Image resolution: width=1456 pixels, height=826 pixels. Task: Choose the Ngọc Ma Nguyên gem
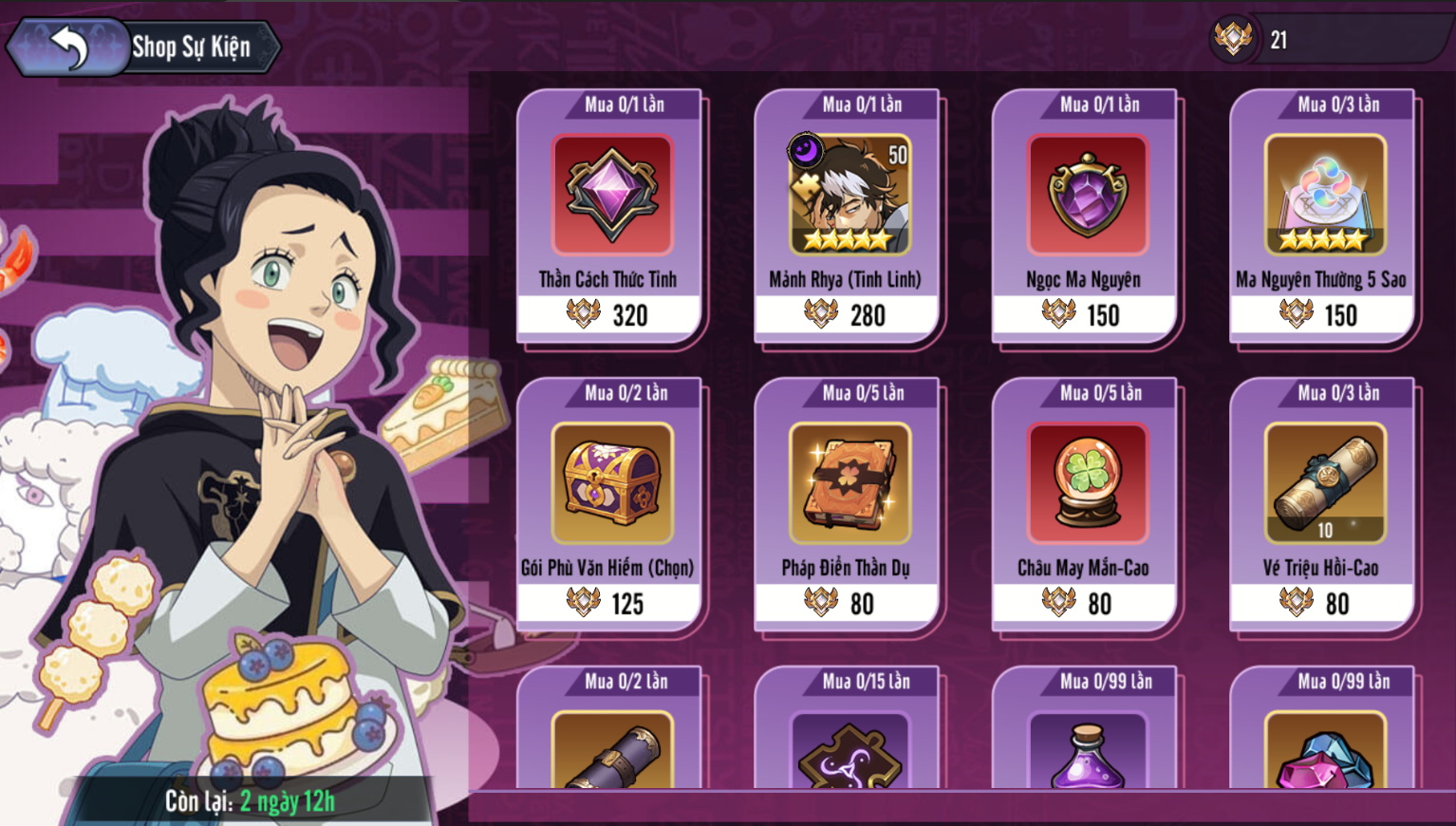click(1087, 195)
